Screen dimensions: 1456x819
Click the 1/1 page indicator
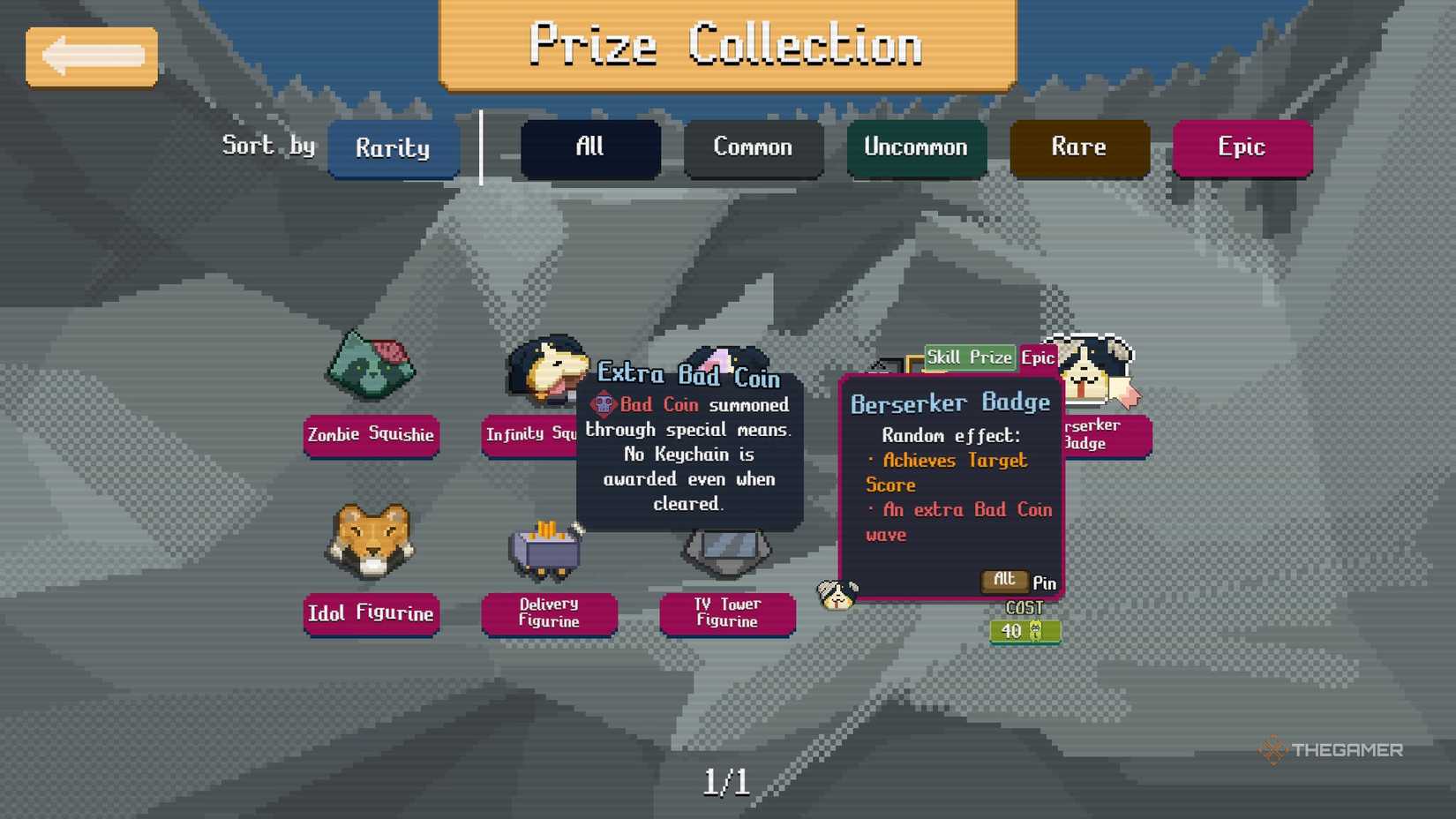(x=726, y=779)
